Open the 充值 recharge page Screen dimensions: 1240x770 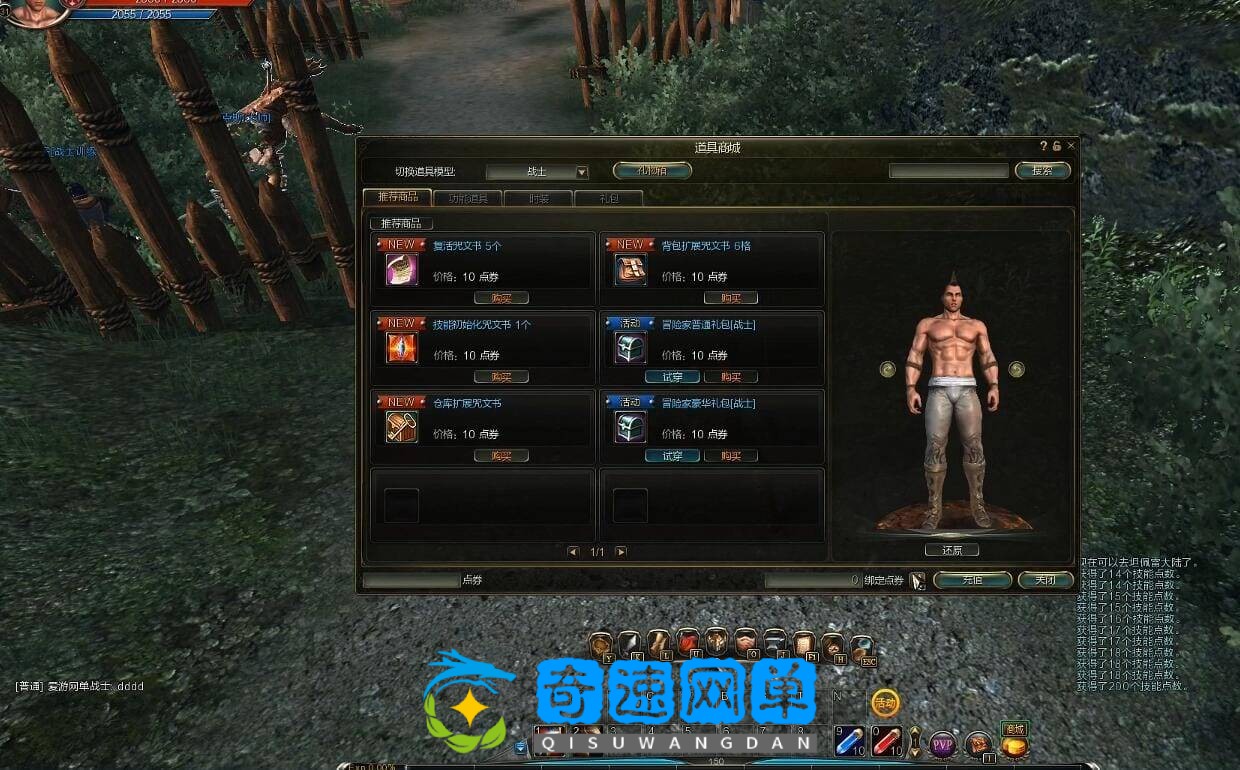tap(971, 580)
